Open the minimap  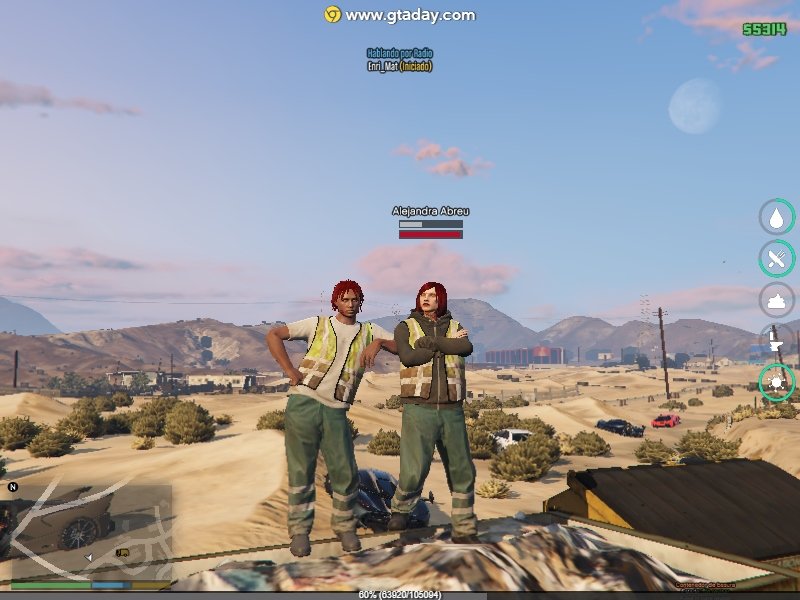tap(88, 530)
